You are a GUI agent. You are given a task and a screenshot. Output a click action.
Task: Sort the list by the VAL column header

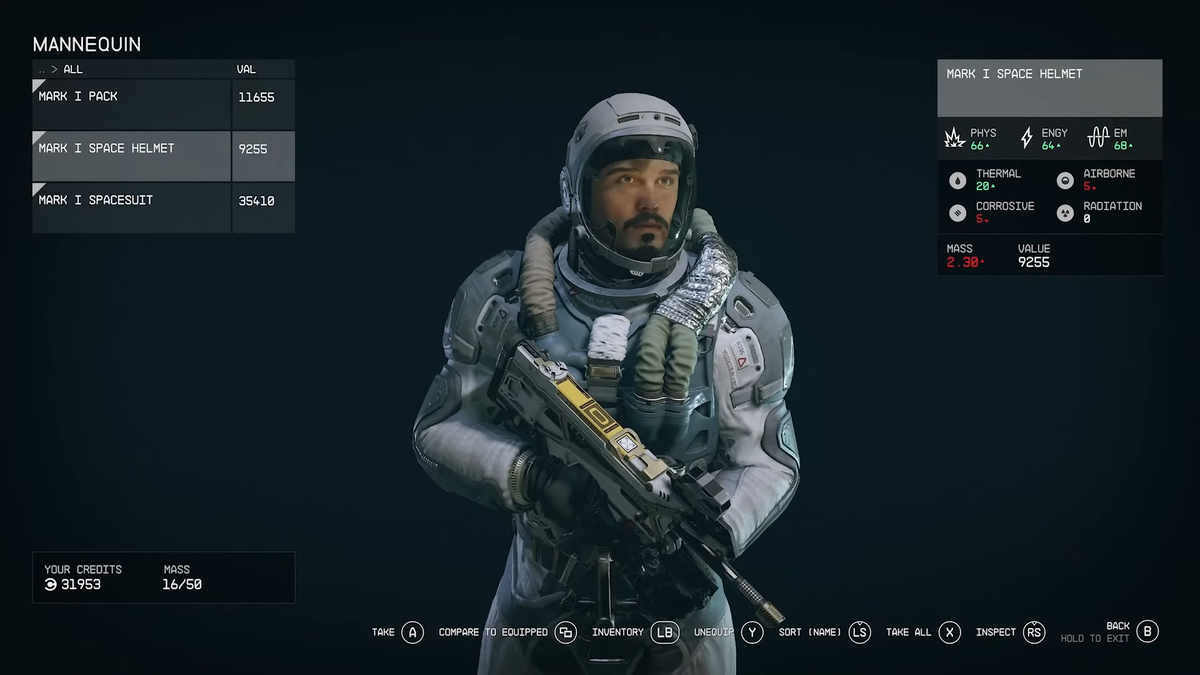(246, 70)
